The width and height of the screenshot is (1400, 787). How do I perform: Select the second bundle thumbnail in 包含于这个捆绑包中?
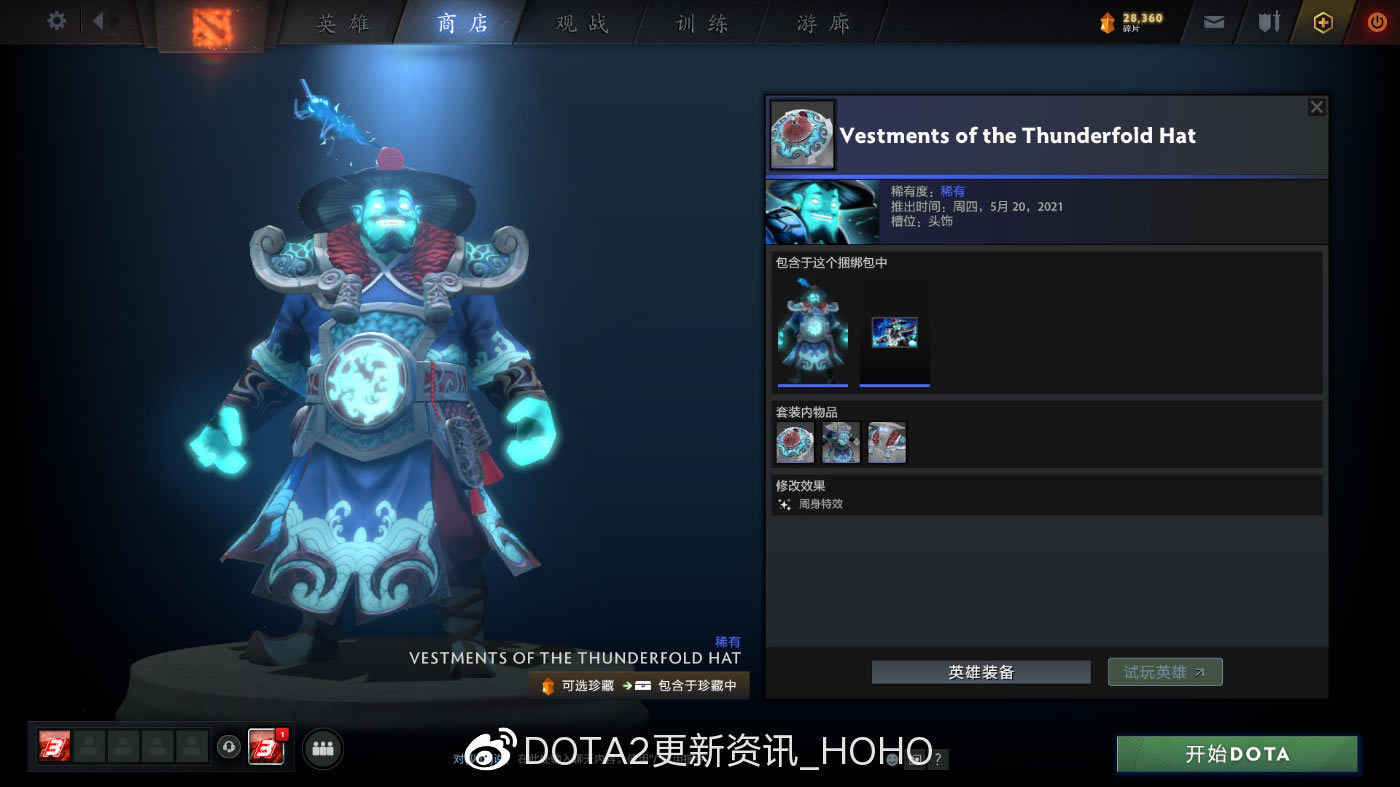coord(894,333)
